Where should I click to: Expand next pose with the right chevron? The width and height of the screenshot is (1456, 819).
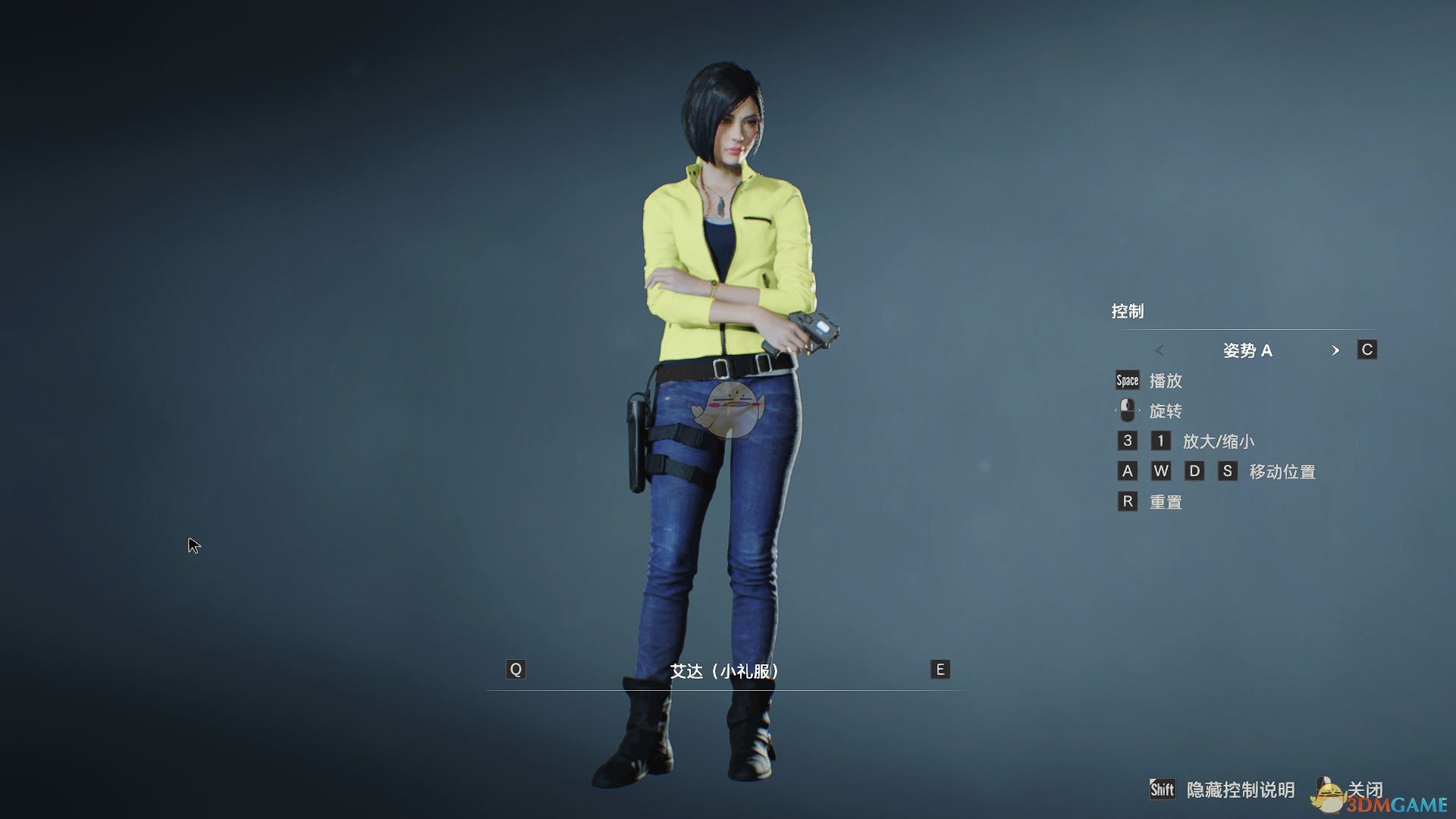tap(1336, 351)
